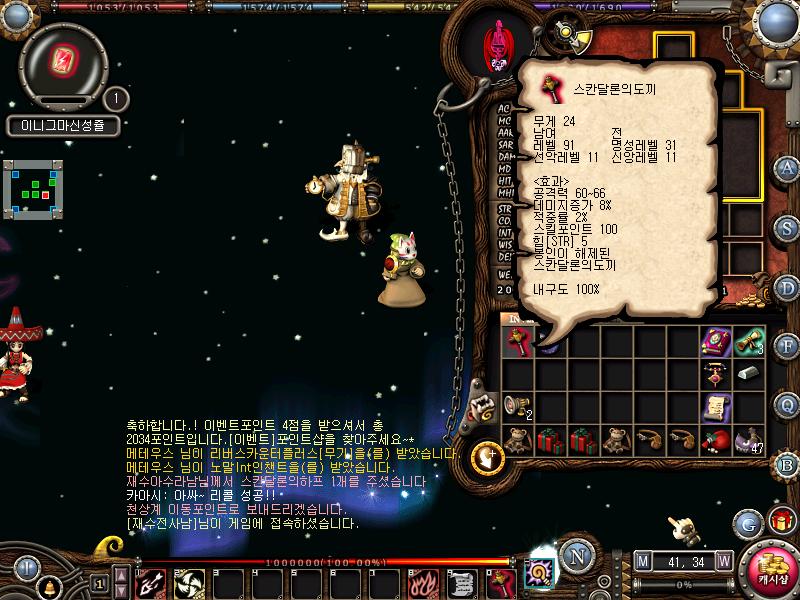Image resolution: width=800 pixels, height=600 pixels.
Task: Click the green scroll stack of three
Action: click(748, 342)
